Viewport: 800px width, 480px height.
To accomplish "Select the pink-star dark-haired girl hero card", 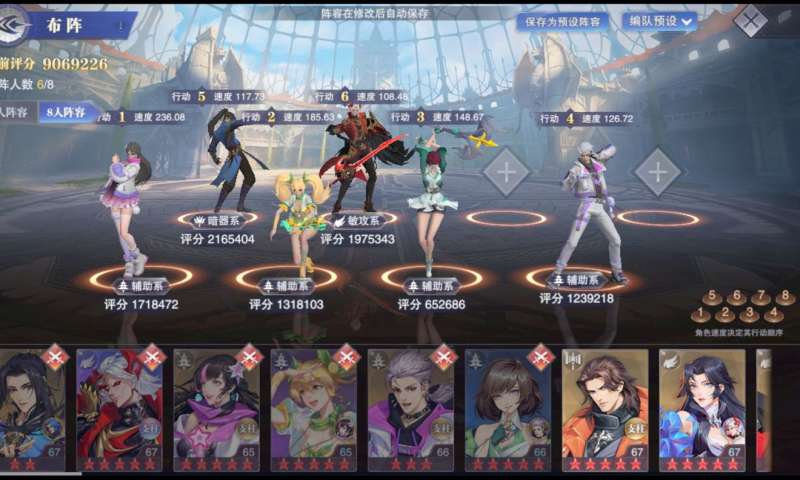I will click(x=216, y=408).
